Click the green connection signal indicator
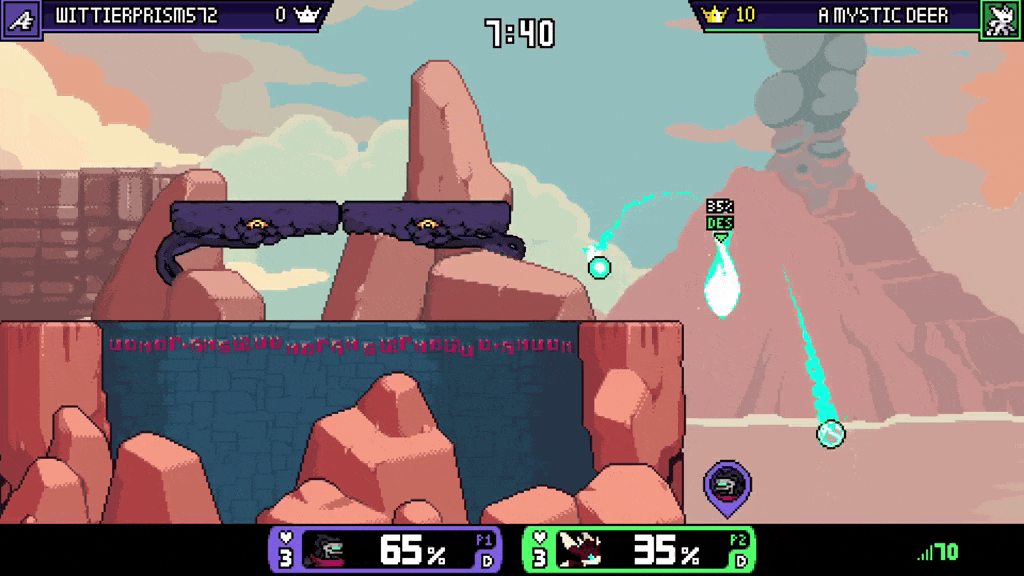The width and height of the screenshot is (1024, 576). 938,552
